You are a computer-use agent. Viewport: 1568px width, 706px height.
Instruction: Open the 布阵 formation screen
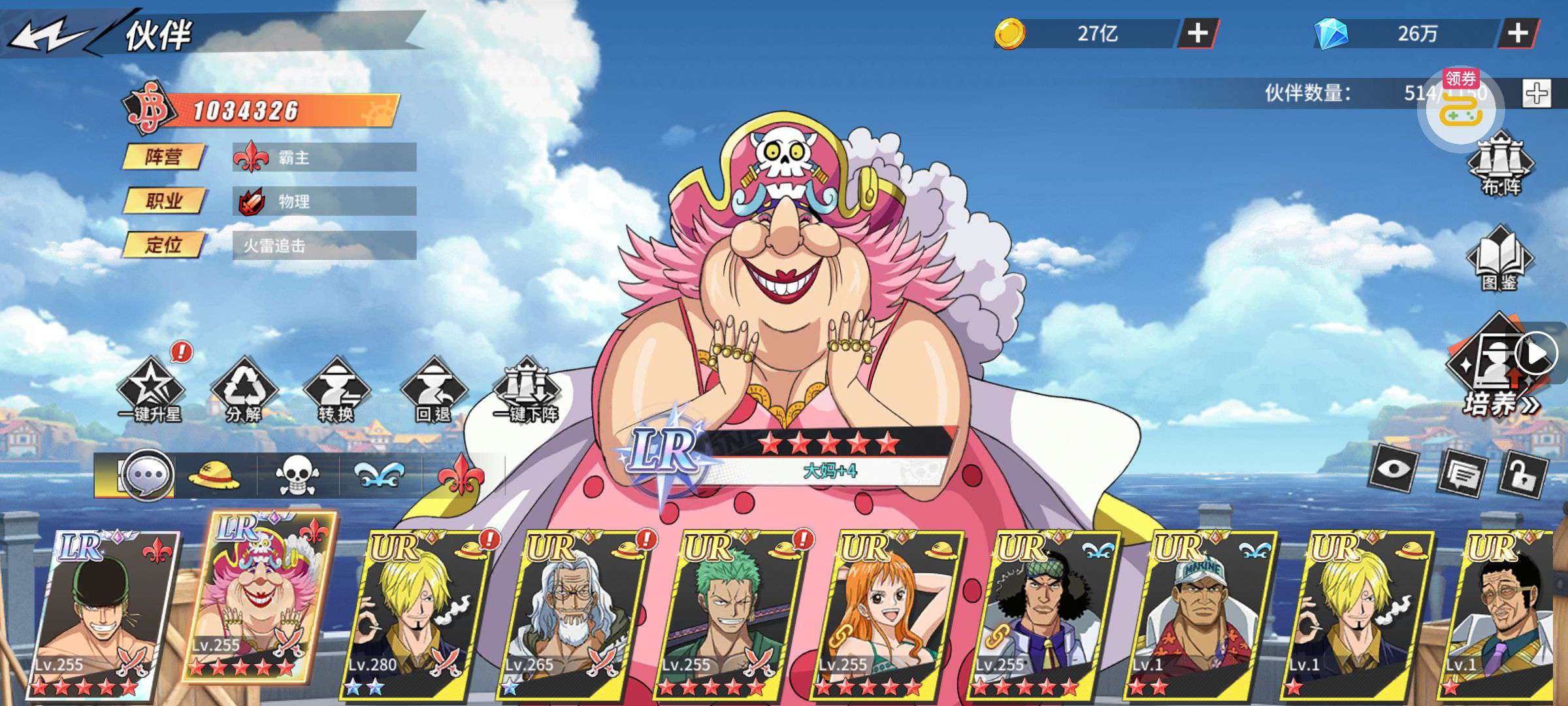click(1501, 163)
